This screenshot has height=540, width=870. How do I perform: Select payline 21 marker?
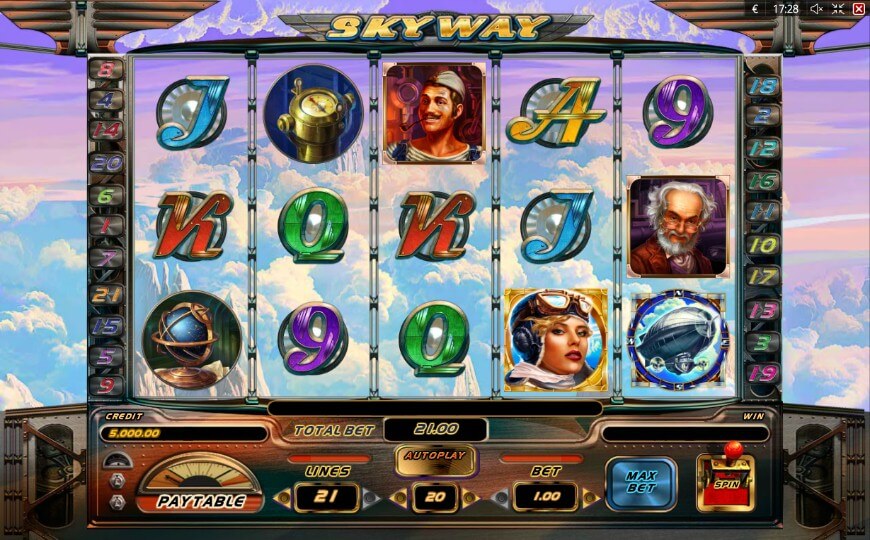pos(107,294)
